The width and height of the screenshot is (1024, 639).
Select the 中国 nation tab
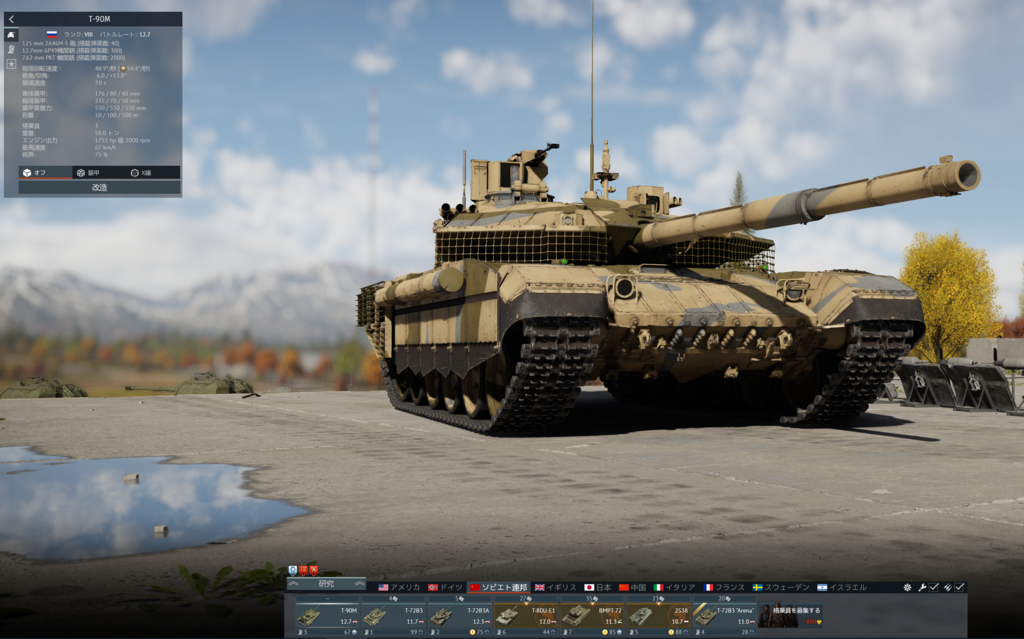click(x=633, y=587)
